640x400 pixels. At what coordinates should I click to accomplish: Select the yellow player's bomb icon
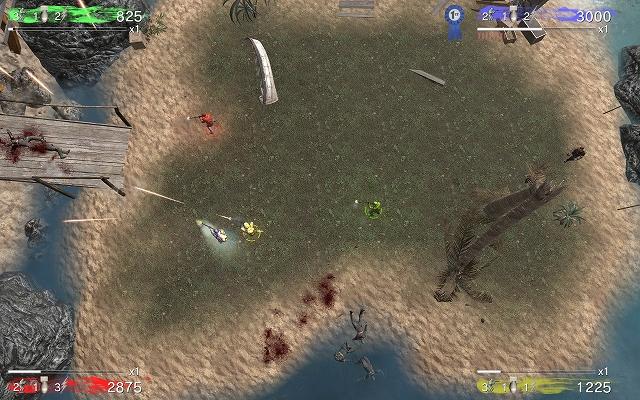(511, 386)
